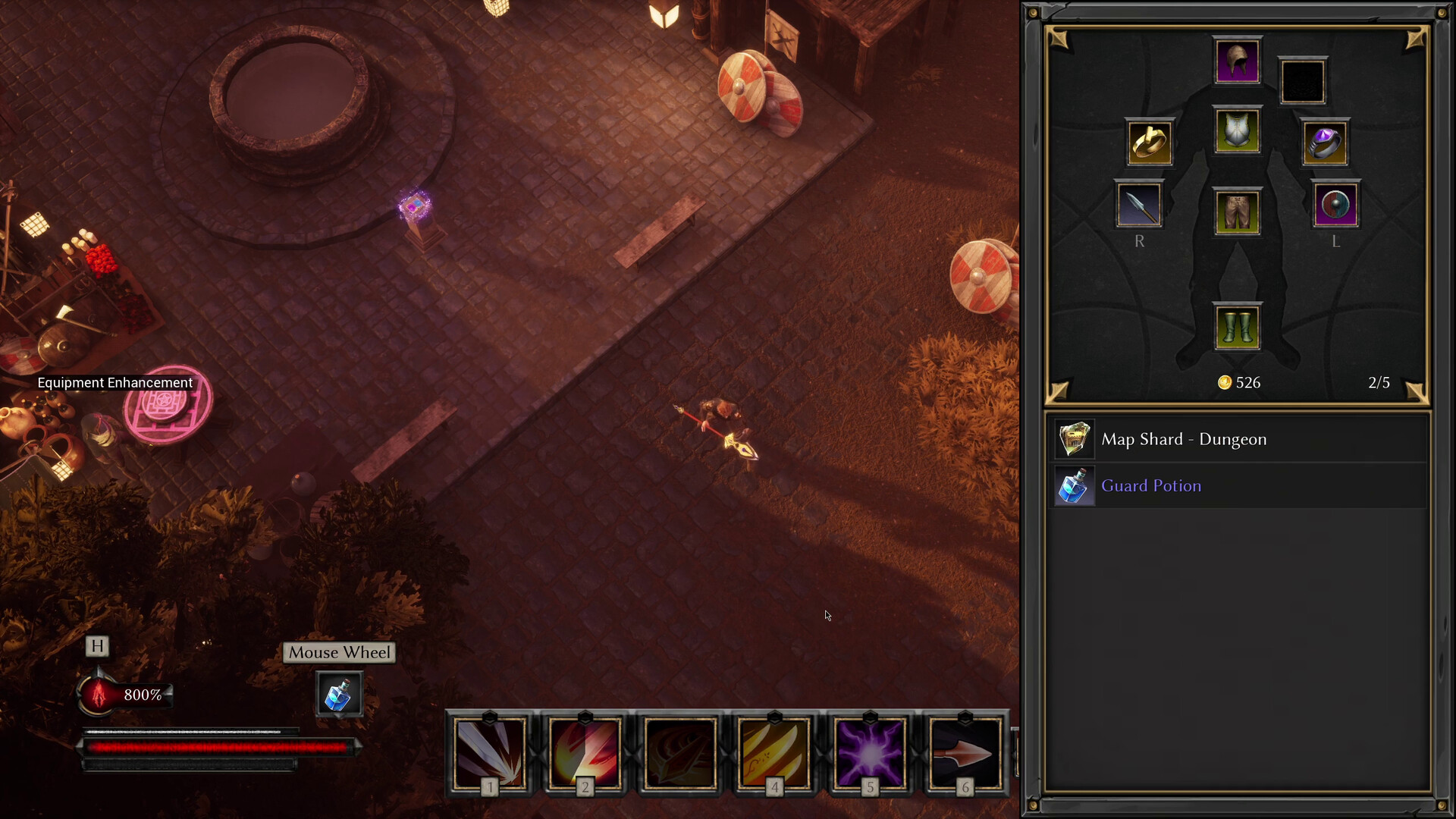Select the spear weapon slot
The height and width of the screenshot is (819, 1456).
pyautogui.click(x=1139, y=205)
